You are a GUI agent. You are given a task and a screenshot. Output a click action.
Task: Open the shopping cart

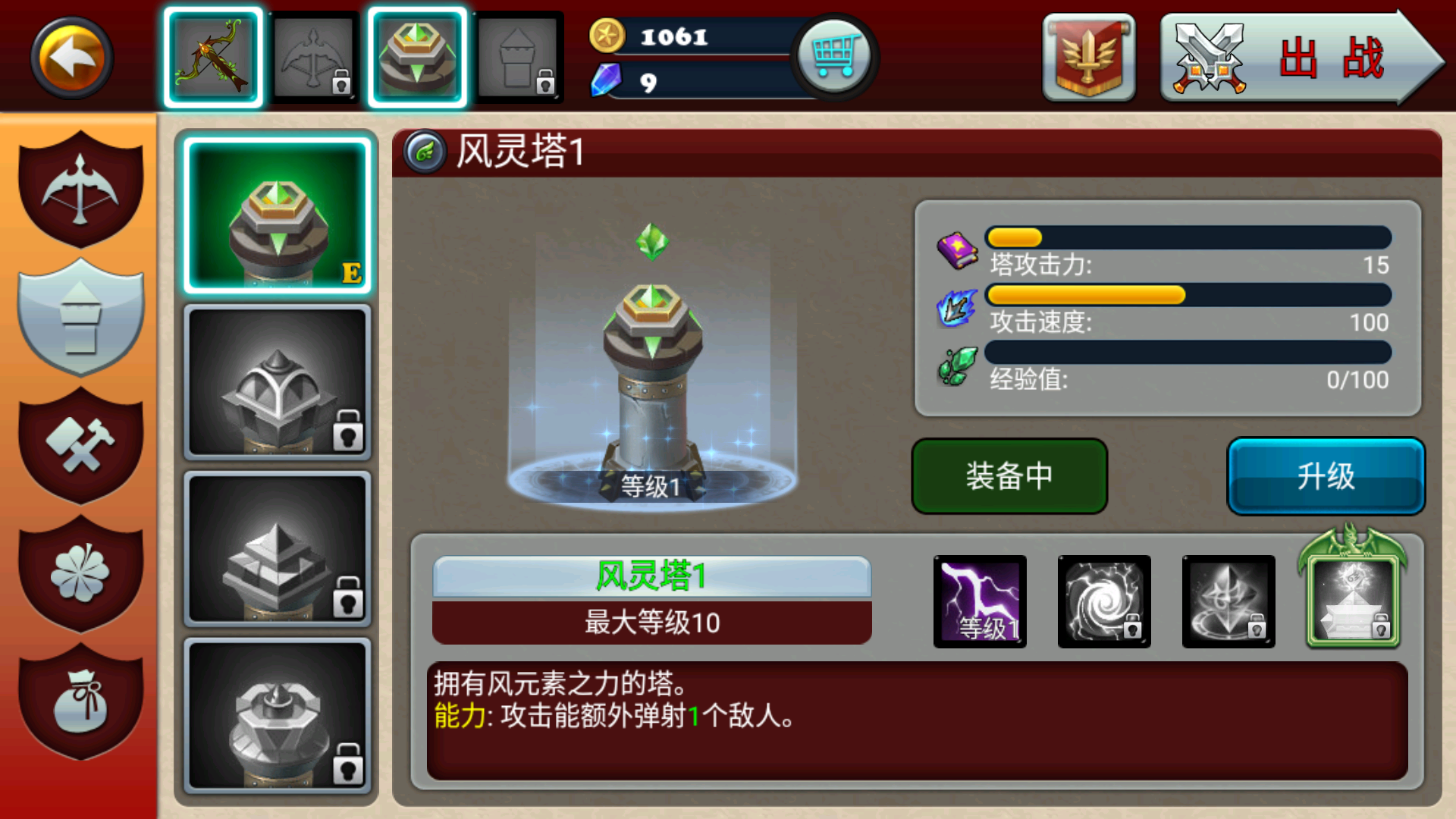click(x=834, y=57)
